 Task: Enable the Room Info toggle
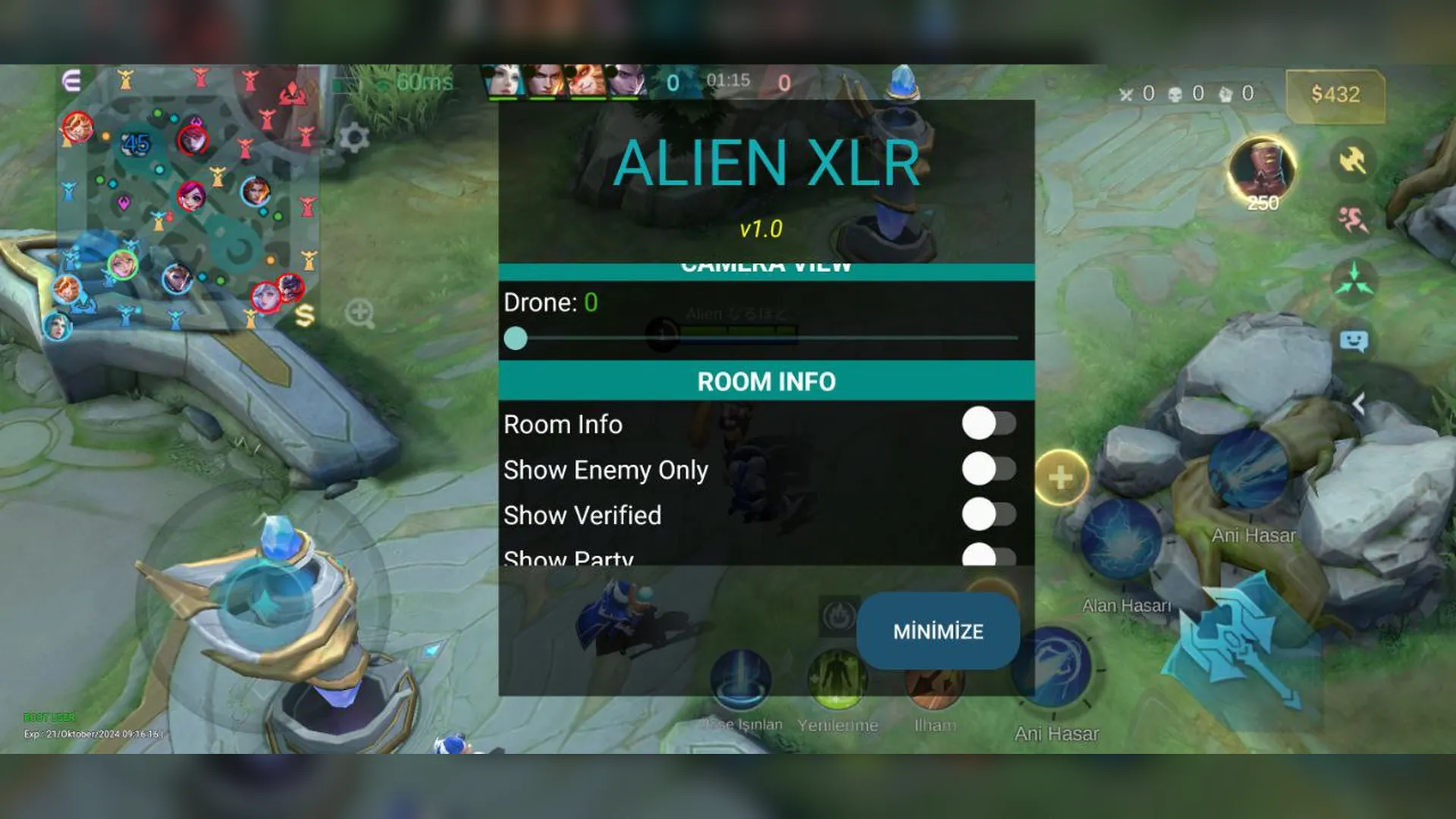990,425
